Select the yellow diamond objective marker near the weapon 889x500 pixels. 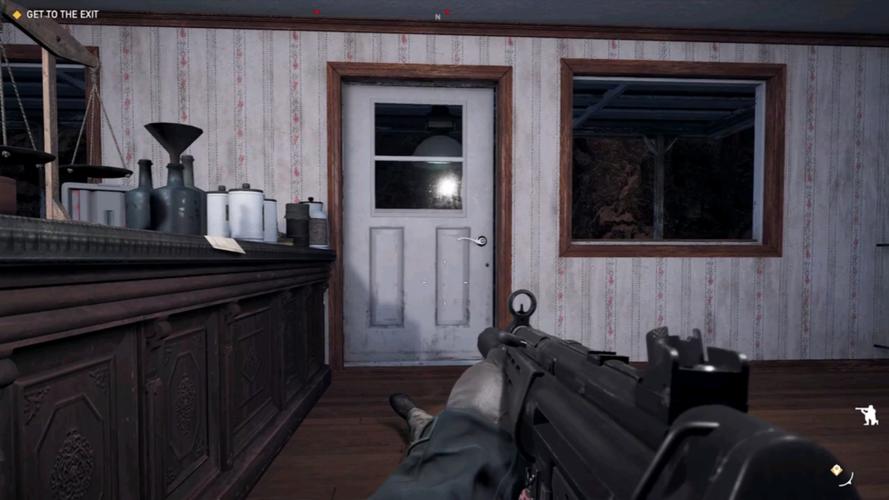(x=836, y=469)
